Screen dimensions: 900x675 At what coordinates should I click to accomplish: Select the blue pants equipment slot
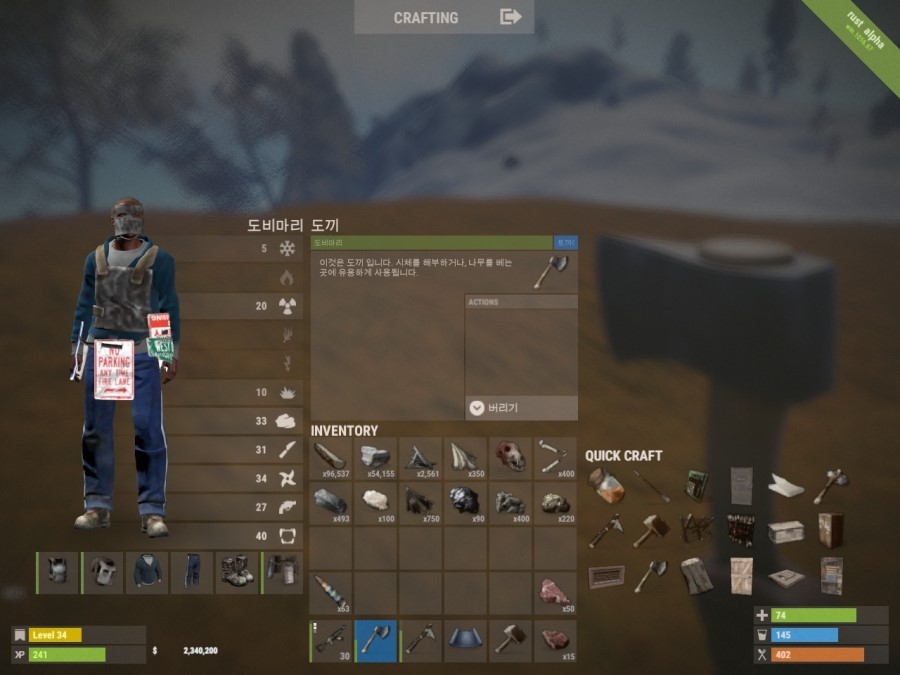pos(193,573)
